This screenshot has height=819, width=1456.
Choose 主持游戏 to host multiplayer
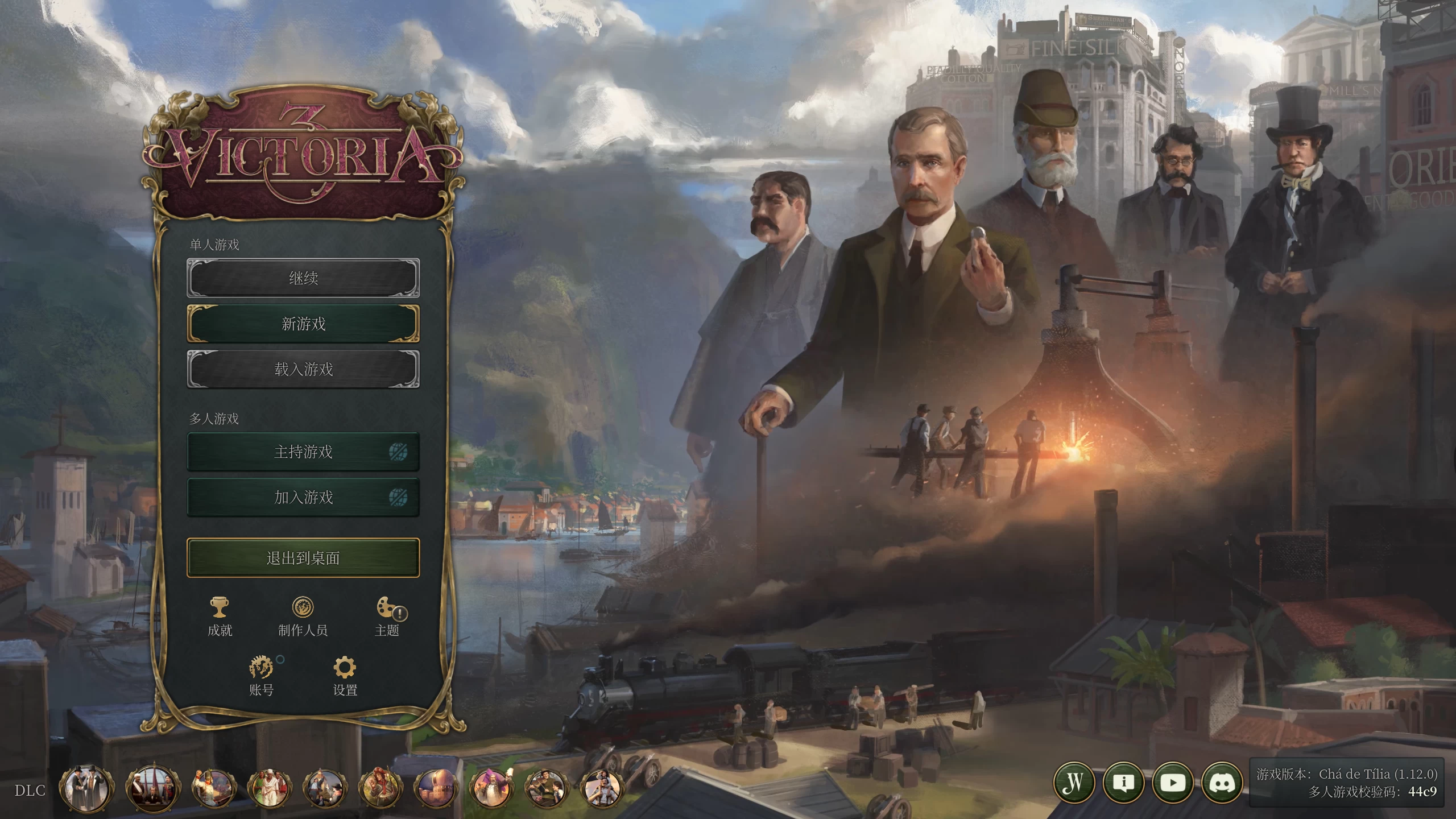coord(303,452)
